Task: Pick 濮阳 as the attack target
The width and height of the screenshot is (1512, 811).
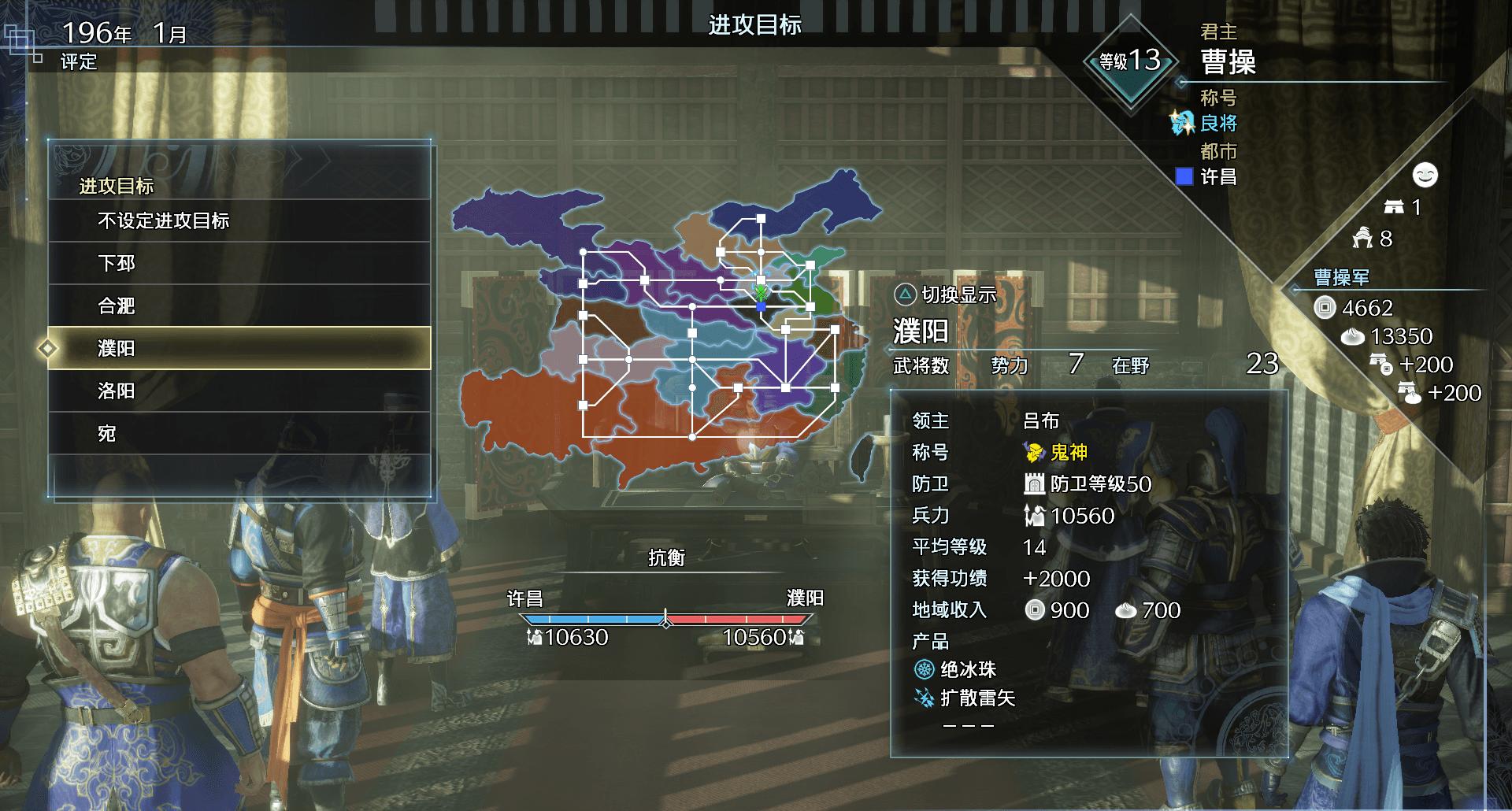Action: tap(239, 348)
